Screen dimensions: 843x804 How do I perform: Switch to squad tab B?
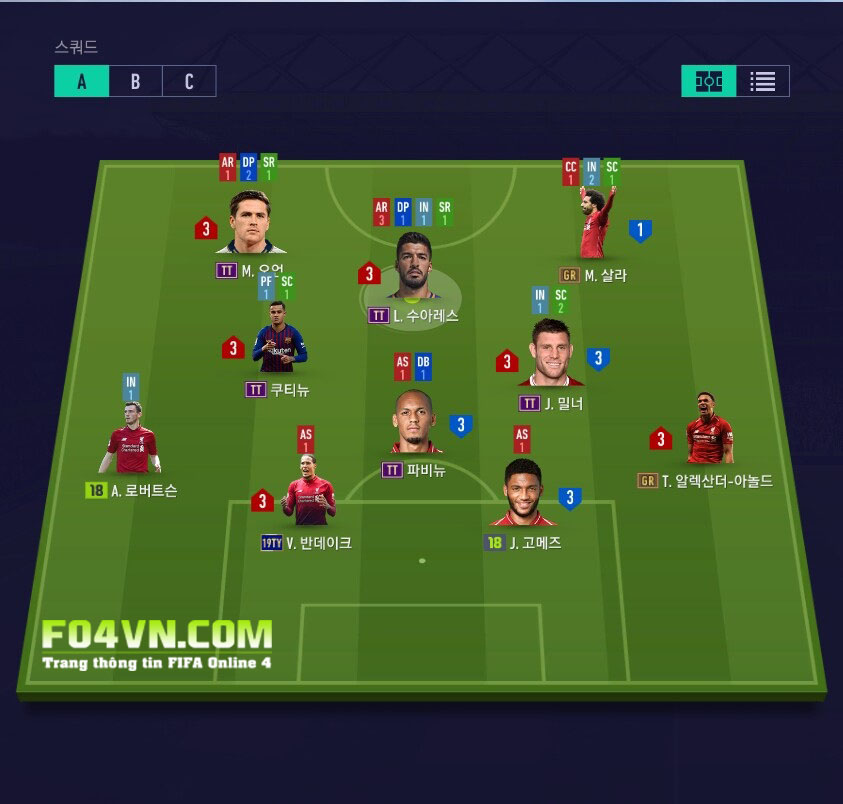tap(135, 82)
